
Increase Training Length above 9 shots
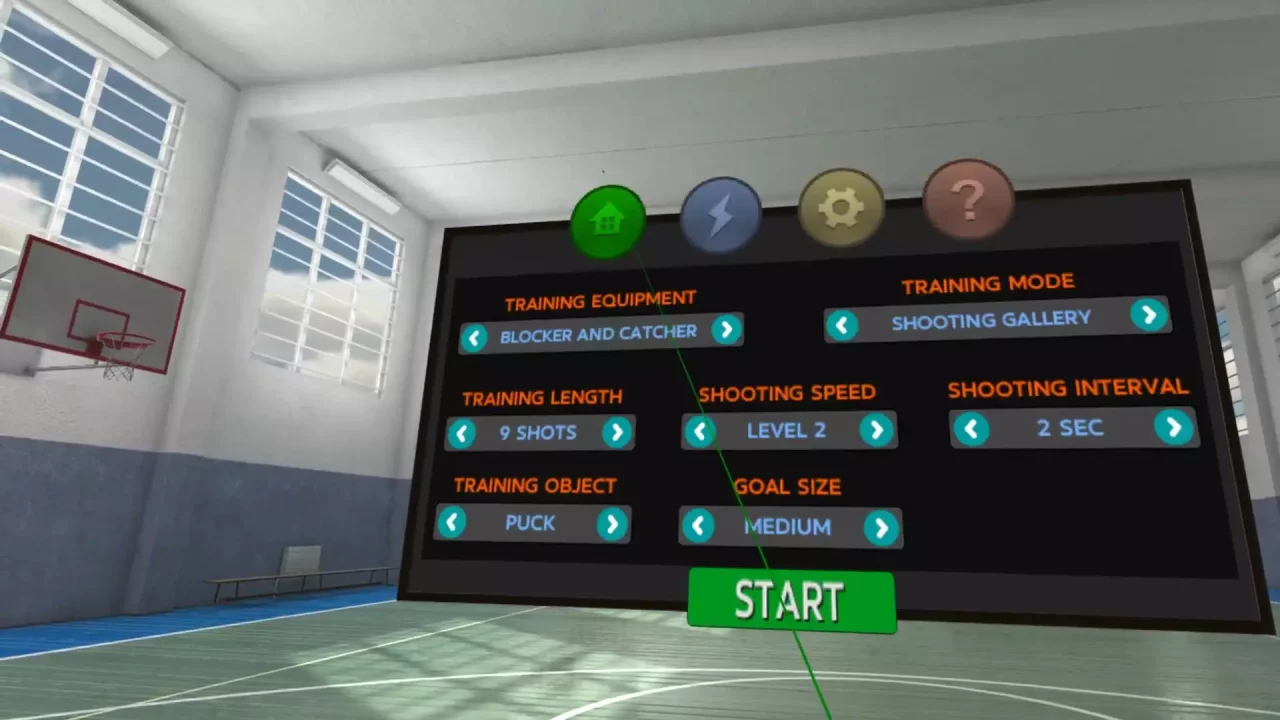[x=618, y=432]
